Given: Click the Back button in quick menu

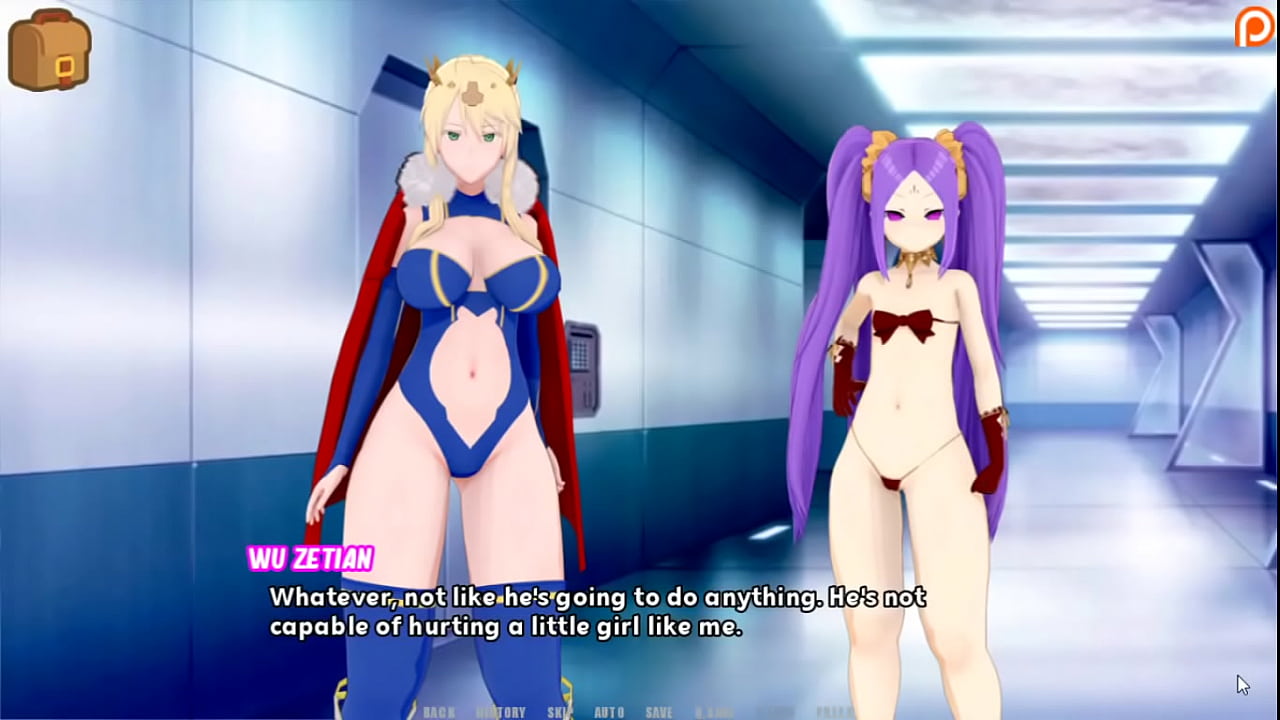Looking at the screenshot, I should (x=439, y=712).
